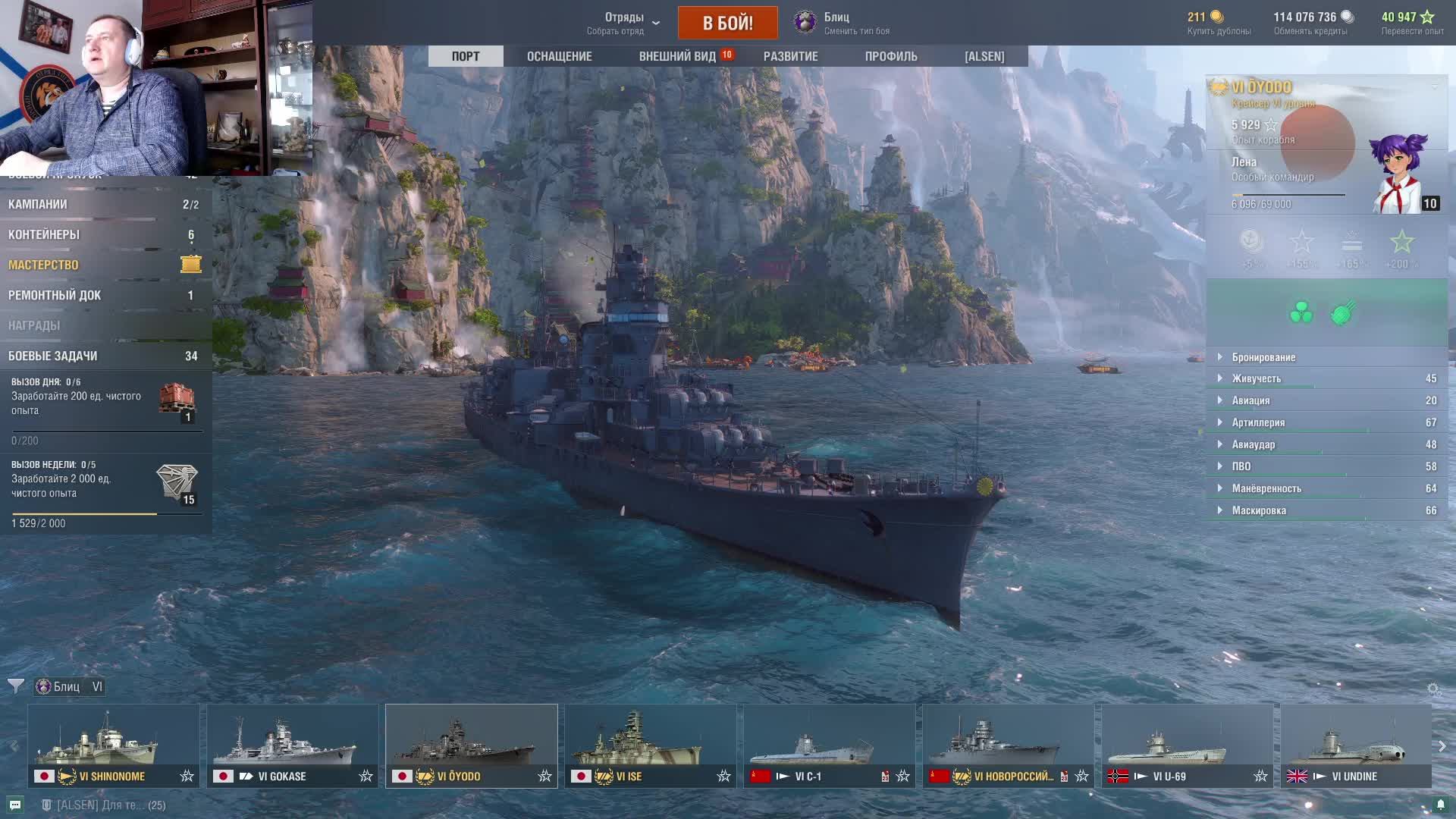Switch to the ВНЕШНИЙ ВИД tab
Screen dimensions: 1456x819
(x=677, y=56)
